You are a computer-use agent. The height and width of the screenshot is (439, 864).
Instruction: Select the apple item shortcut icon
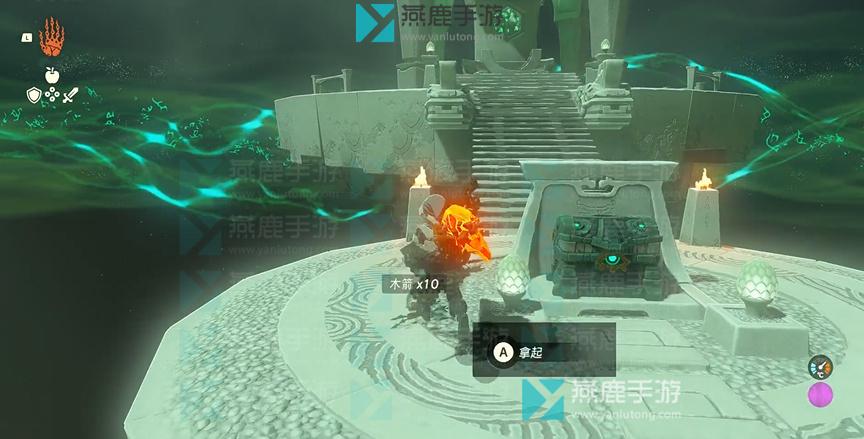tap(51, 74)
